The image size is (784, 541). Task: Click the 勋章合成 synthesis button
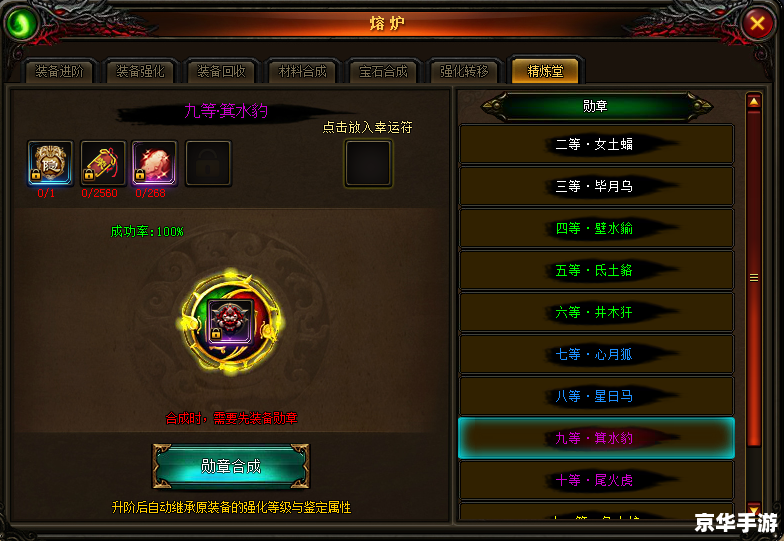point(231,466)
